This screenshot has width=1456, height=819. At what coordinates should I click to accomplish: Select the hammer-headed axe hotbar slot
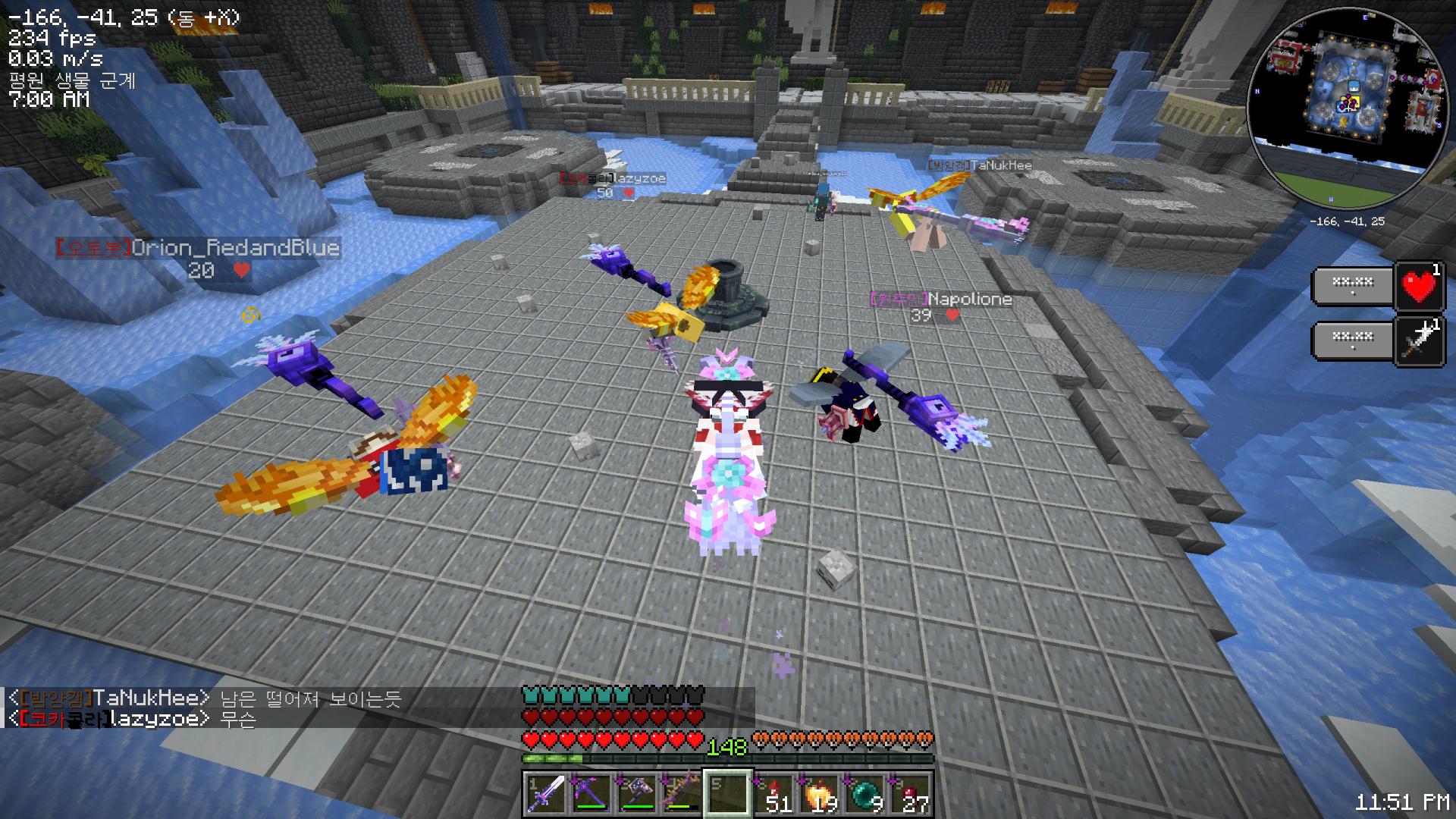click(636, 795)
